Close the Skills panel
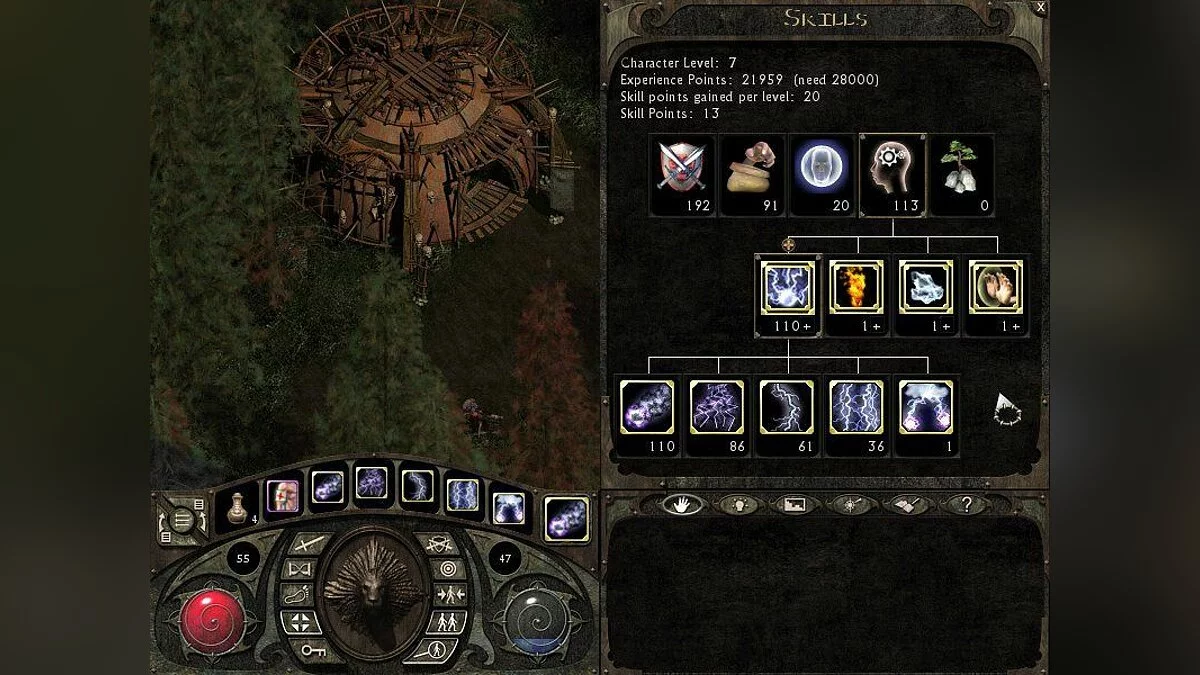 click(x=1040, y=8)
